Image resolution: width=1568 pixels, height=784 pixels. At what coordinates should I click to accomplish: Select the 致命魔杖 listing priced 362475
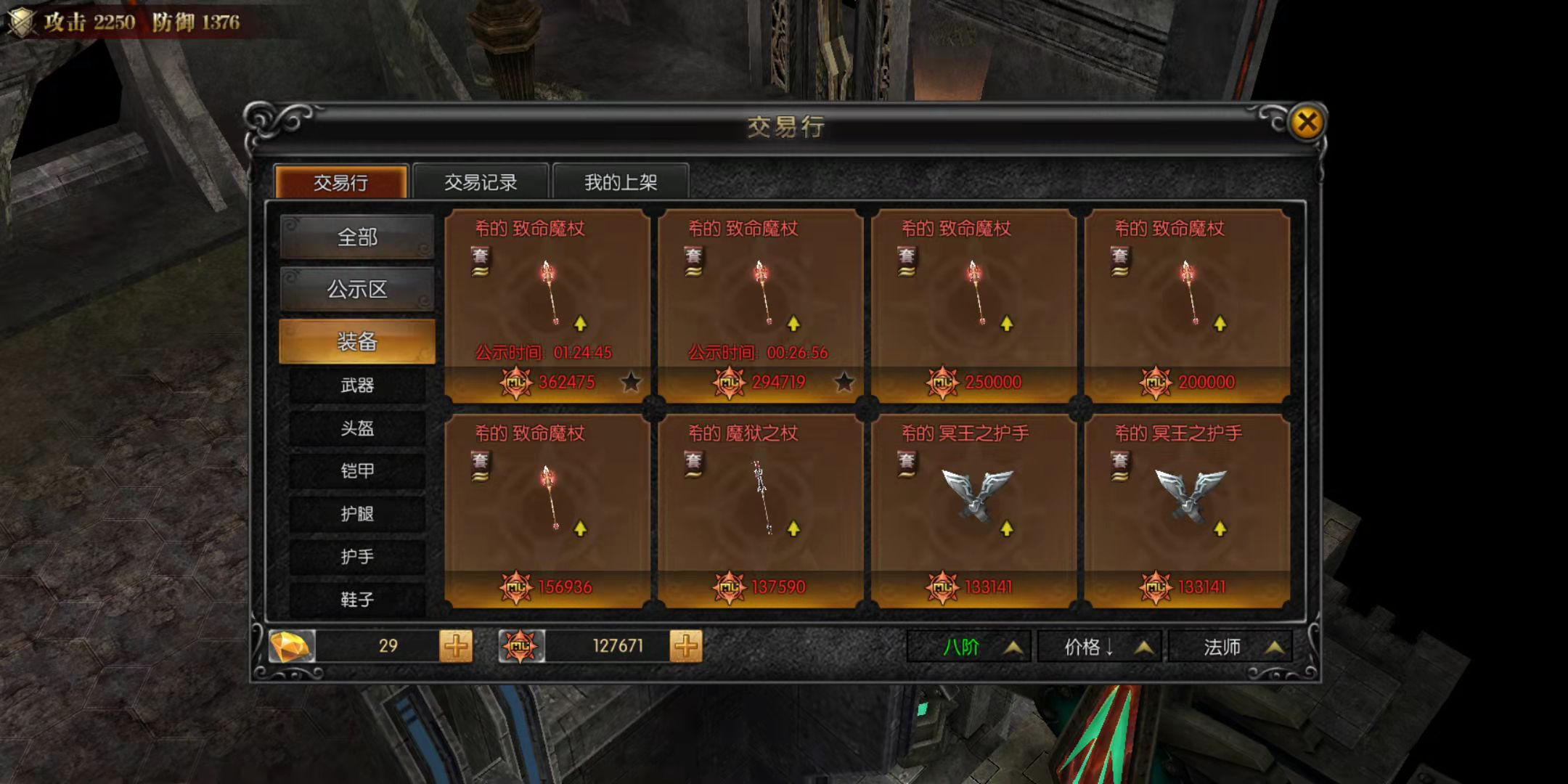[x=547, y=305]
